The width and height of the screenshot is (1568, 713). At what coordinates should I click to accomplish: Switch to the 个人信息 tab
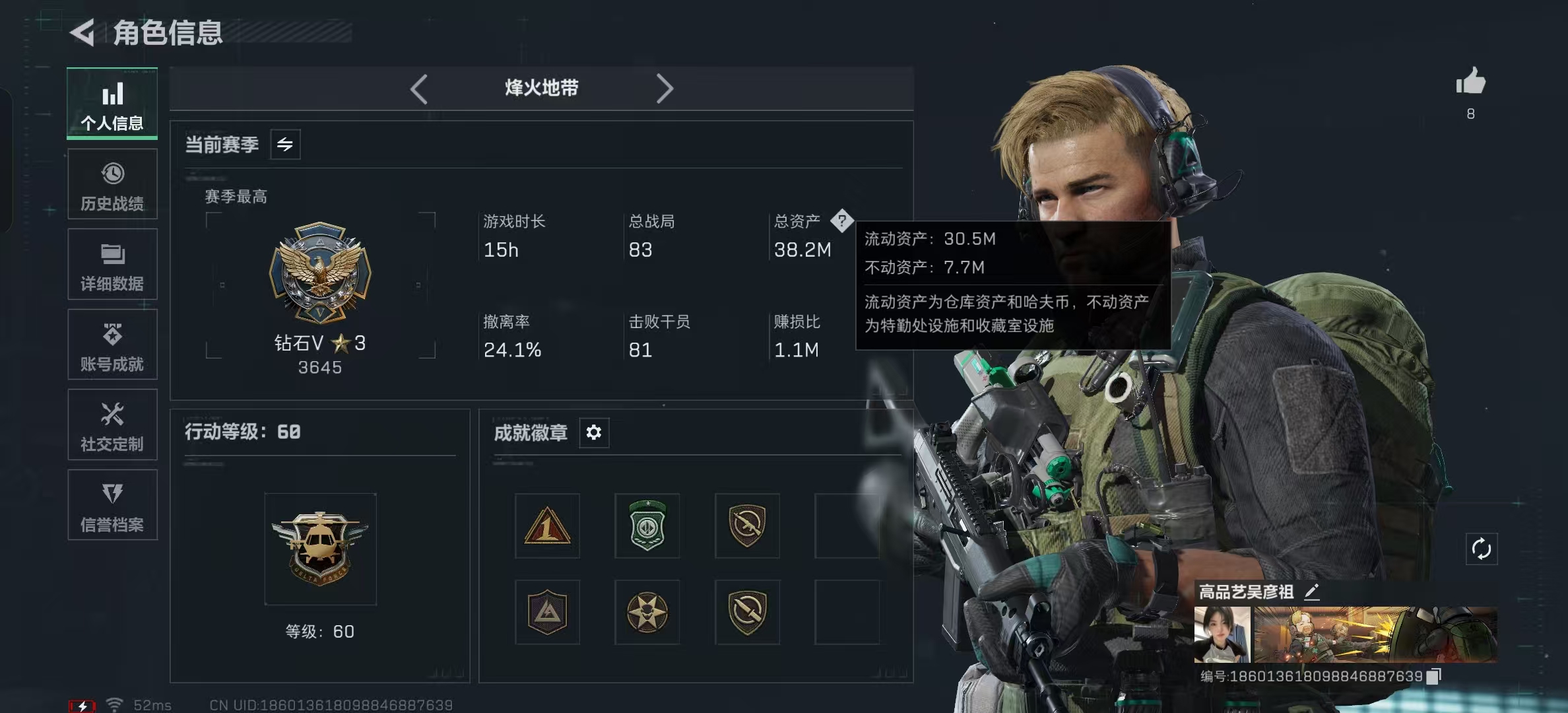coord(112,104)
